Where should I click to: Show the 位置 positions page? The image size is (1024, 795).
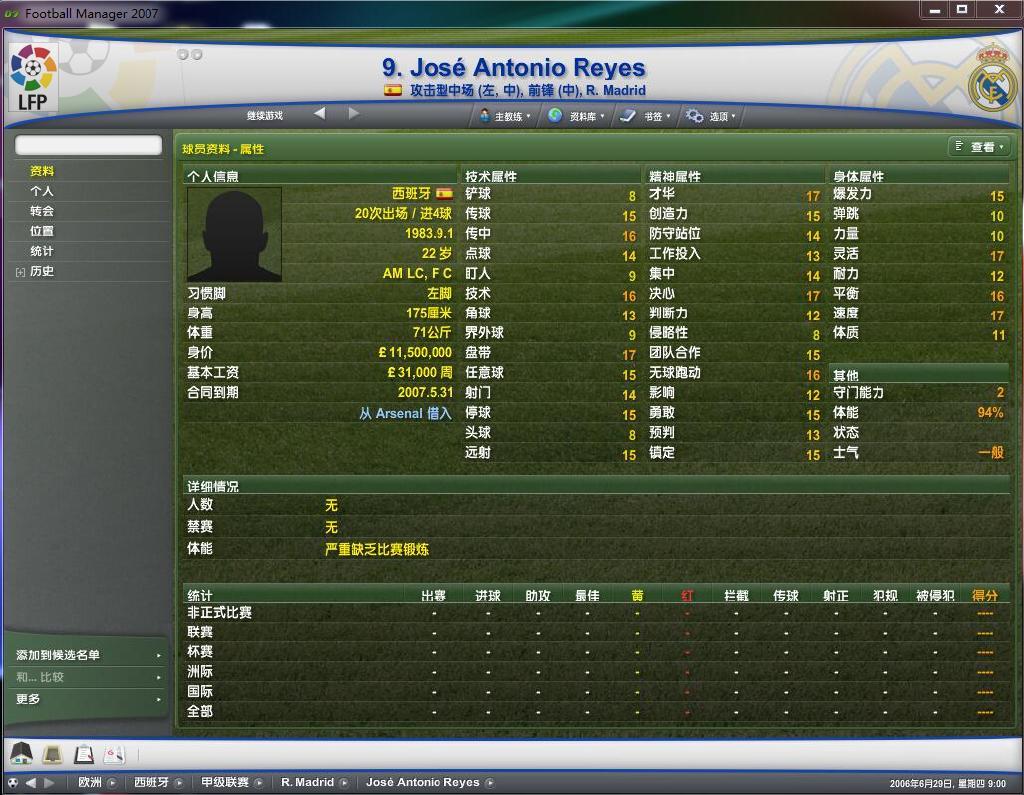42,231
